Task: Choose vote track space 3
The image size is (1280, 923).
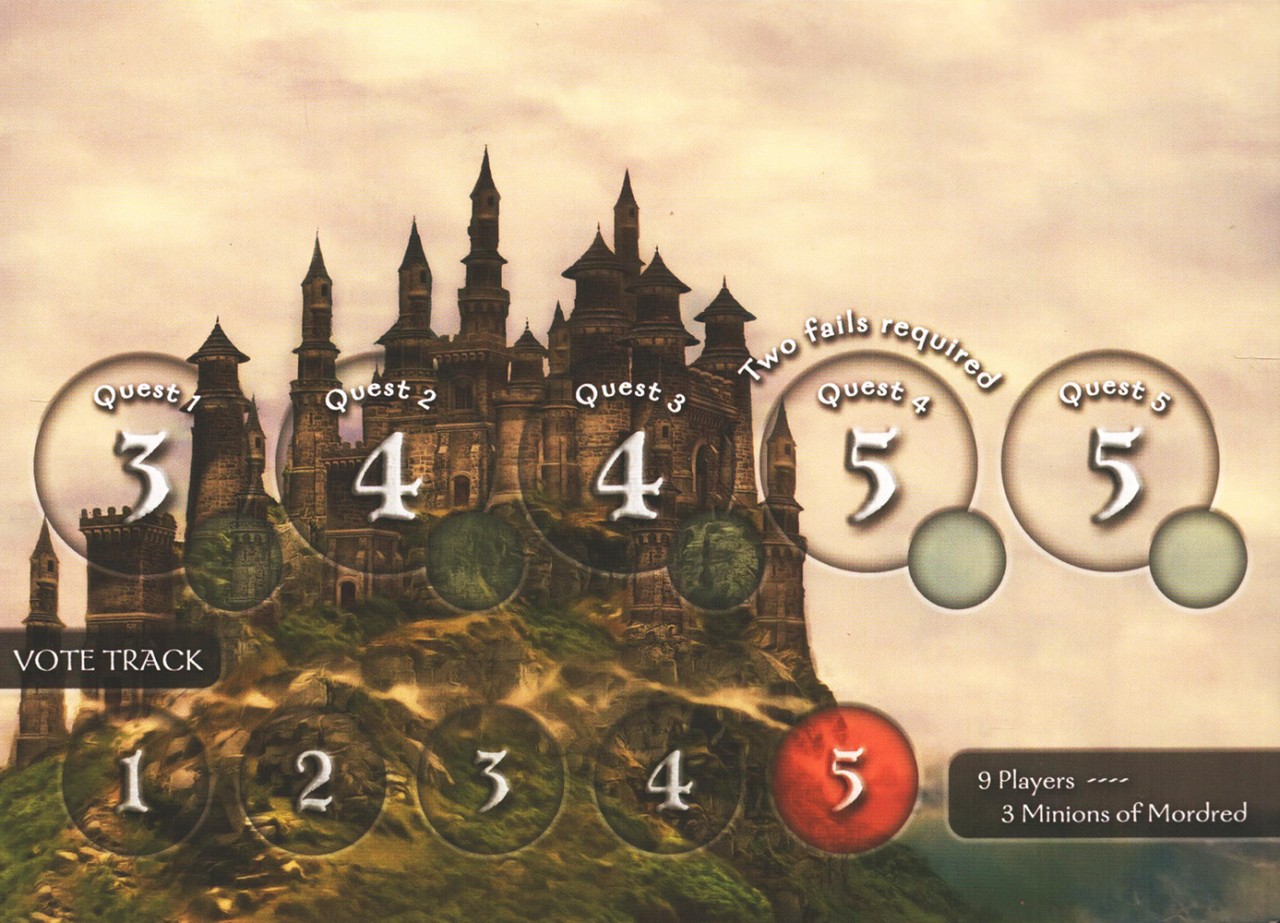Action: coord(491,780)
